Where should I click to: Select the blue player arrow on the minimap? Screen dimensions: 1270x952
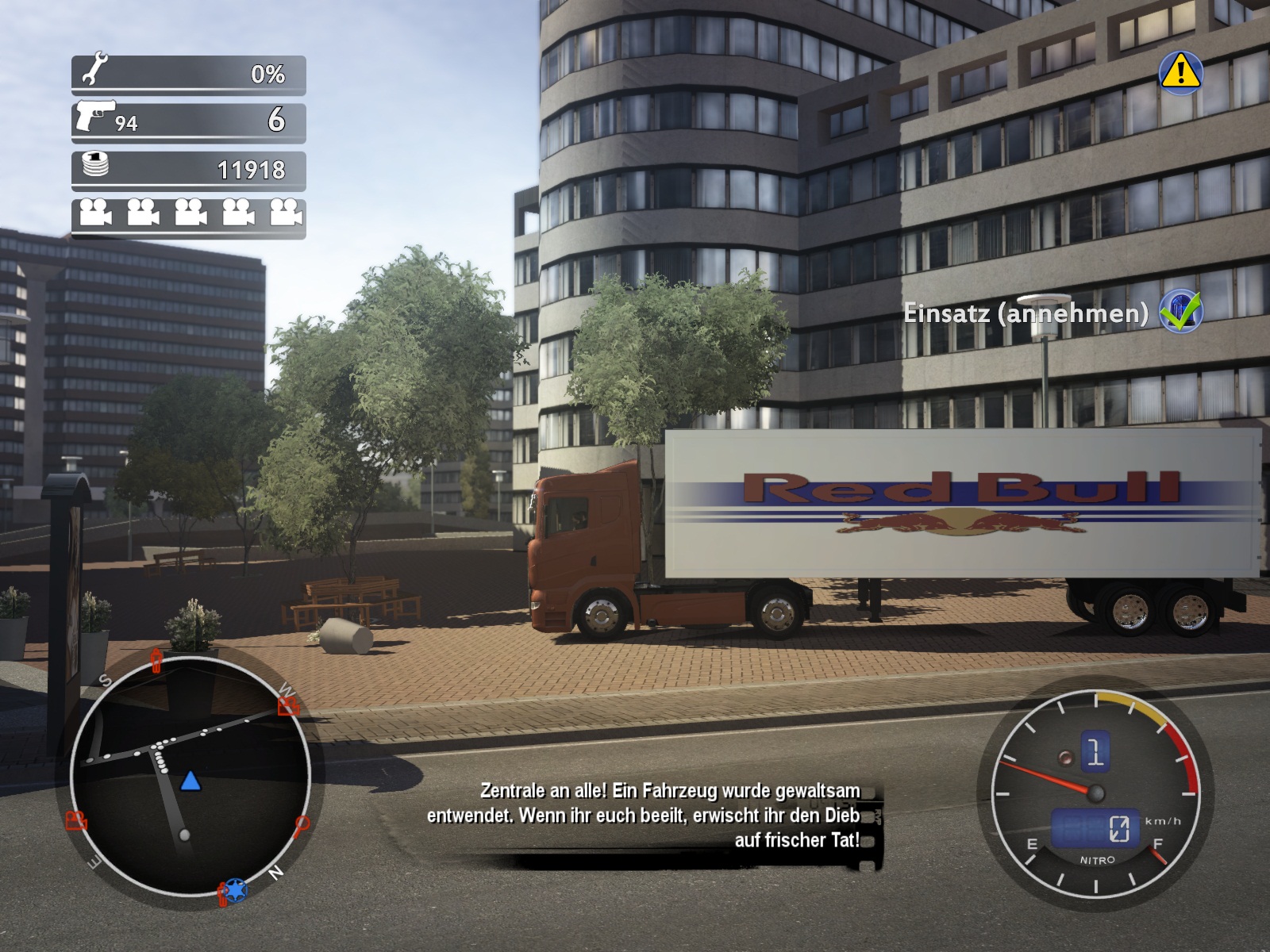coord(190,782)
